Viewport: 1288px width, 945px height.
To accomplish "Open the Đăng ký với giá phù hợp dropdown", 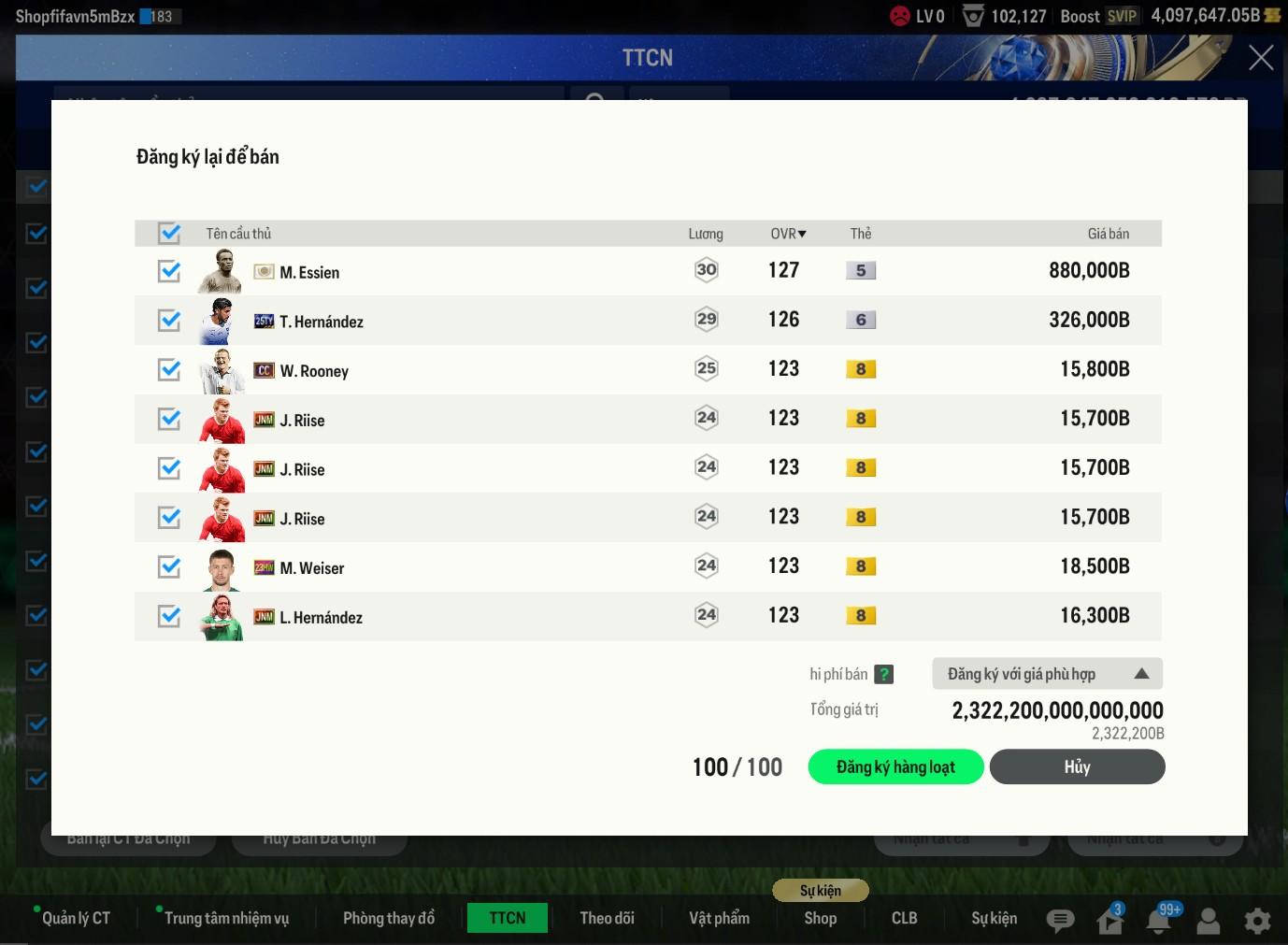I will pos(1047,674).
